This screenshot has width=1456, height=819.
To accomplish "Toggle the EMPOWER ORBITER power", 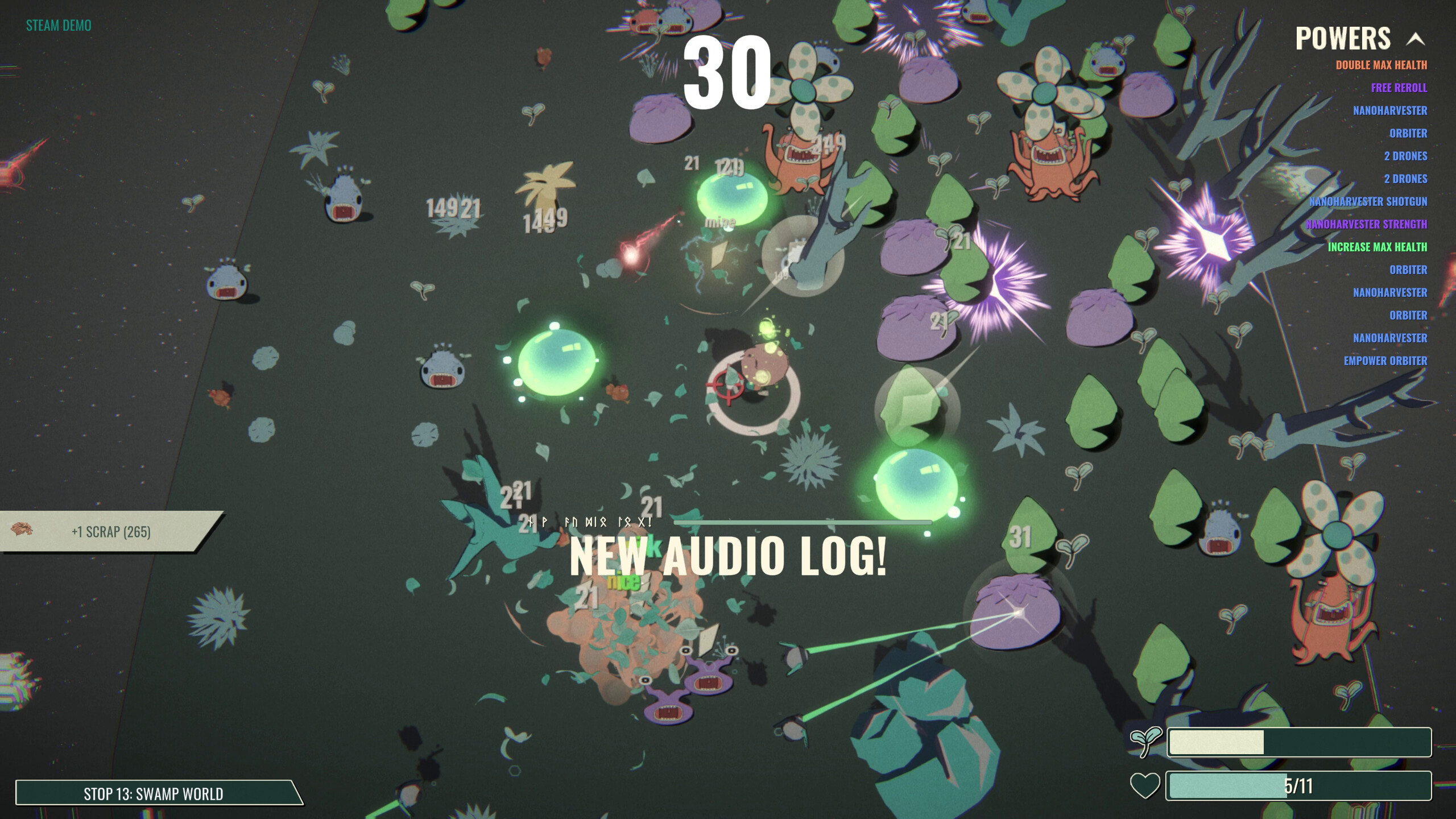I will (1385, 361).
